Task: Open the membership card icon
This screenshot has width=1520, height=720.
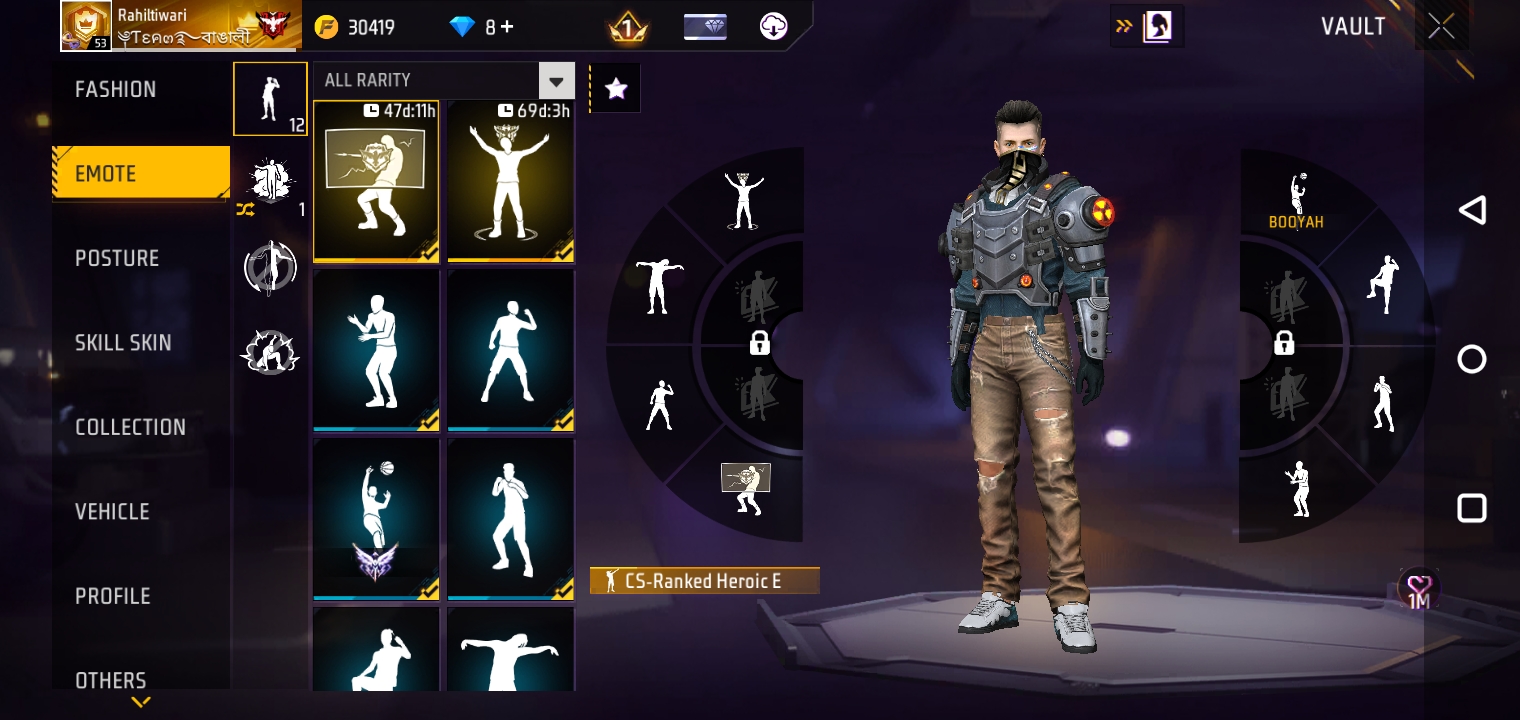Action: coord(706,27)
